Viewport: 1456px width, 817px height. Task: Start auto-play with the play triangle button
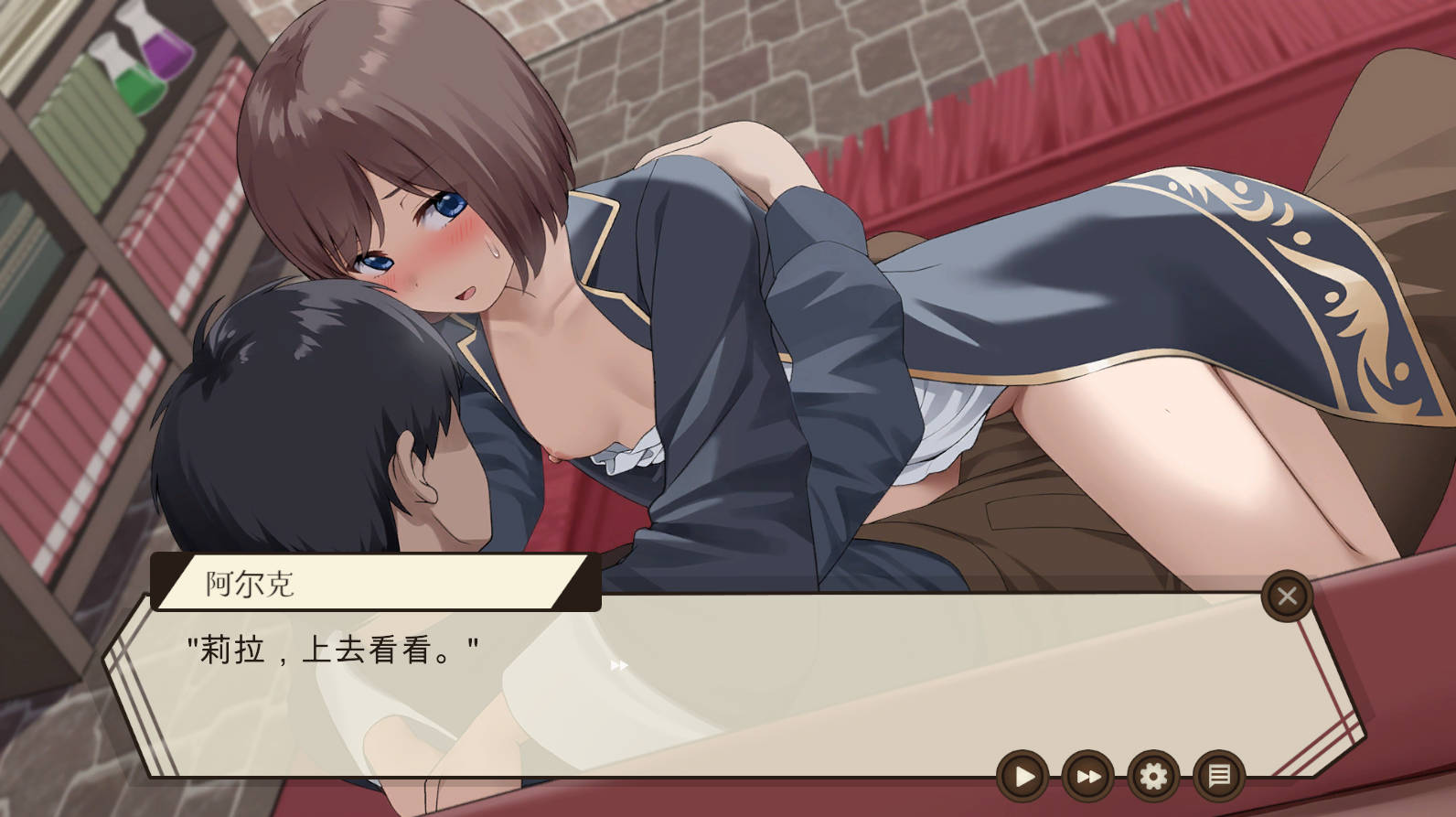pos(1022,777)
